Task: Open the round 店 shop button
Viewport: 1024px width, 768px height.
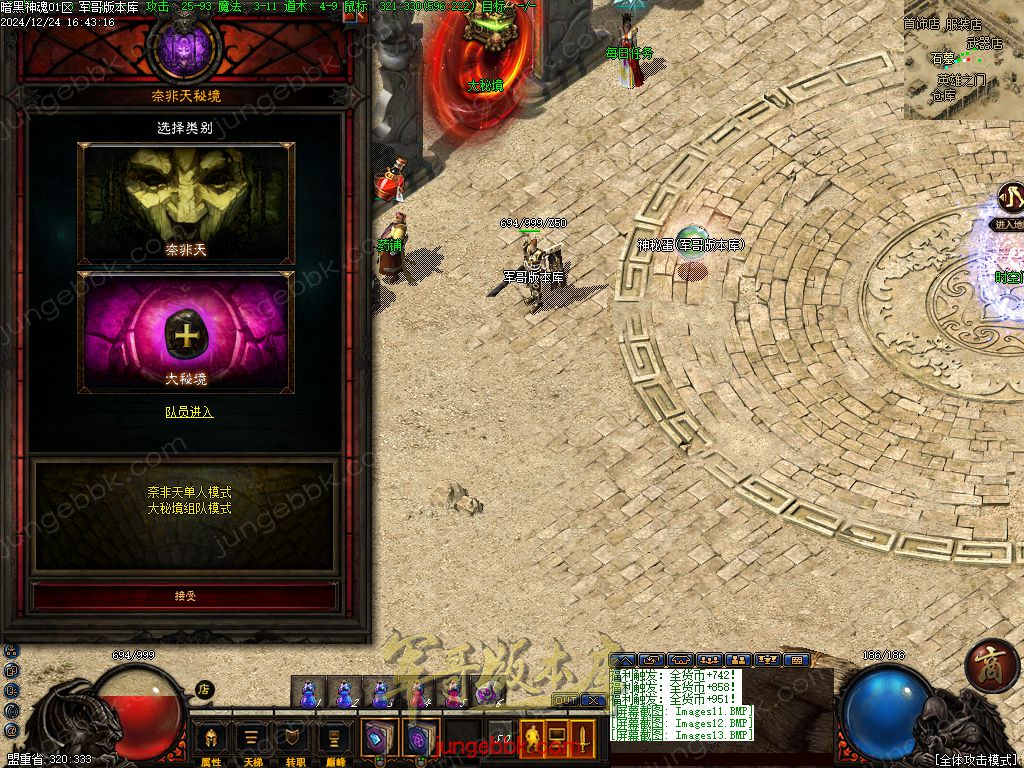Action: click(203, 689)
